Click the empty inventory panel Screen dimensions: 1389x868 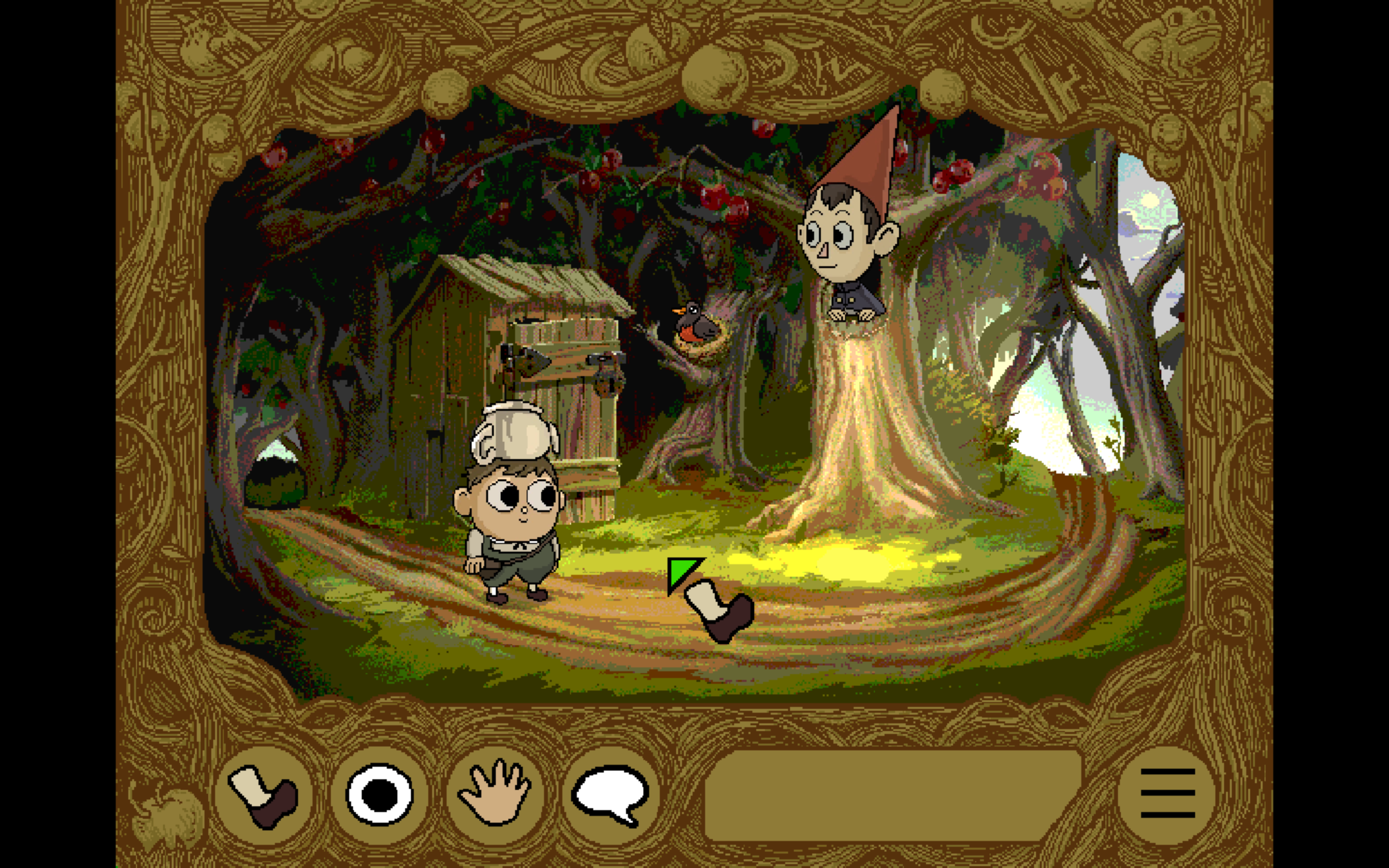[892, 795]
